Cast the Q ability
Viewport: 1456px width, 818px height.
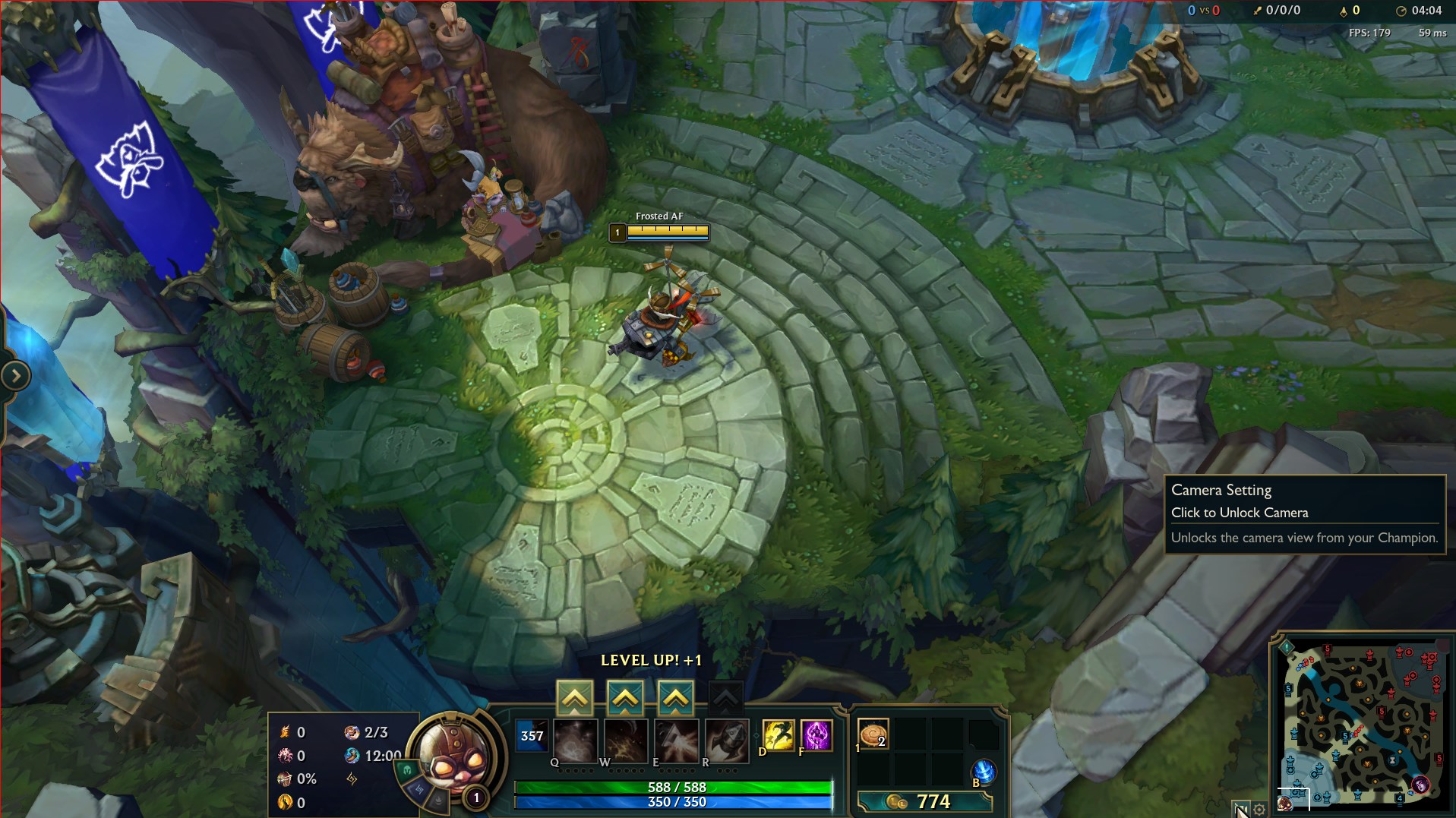[x=575, y=741]
